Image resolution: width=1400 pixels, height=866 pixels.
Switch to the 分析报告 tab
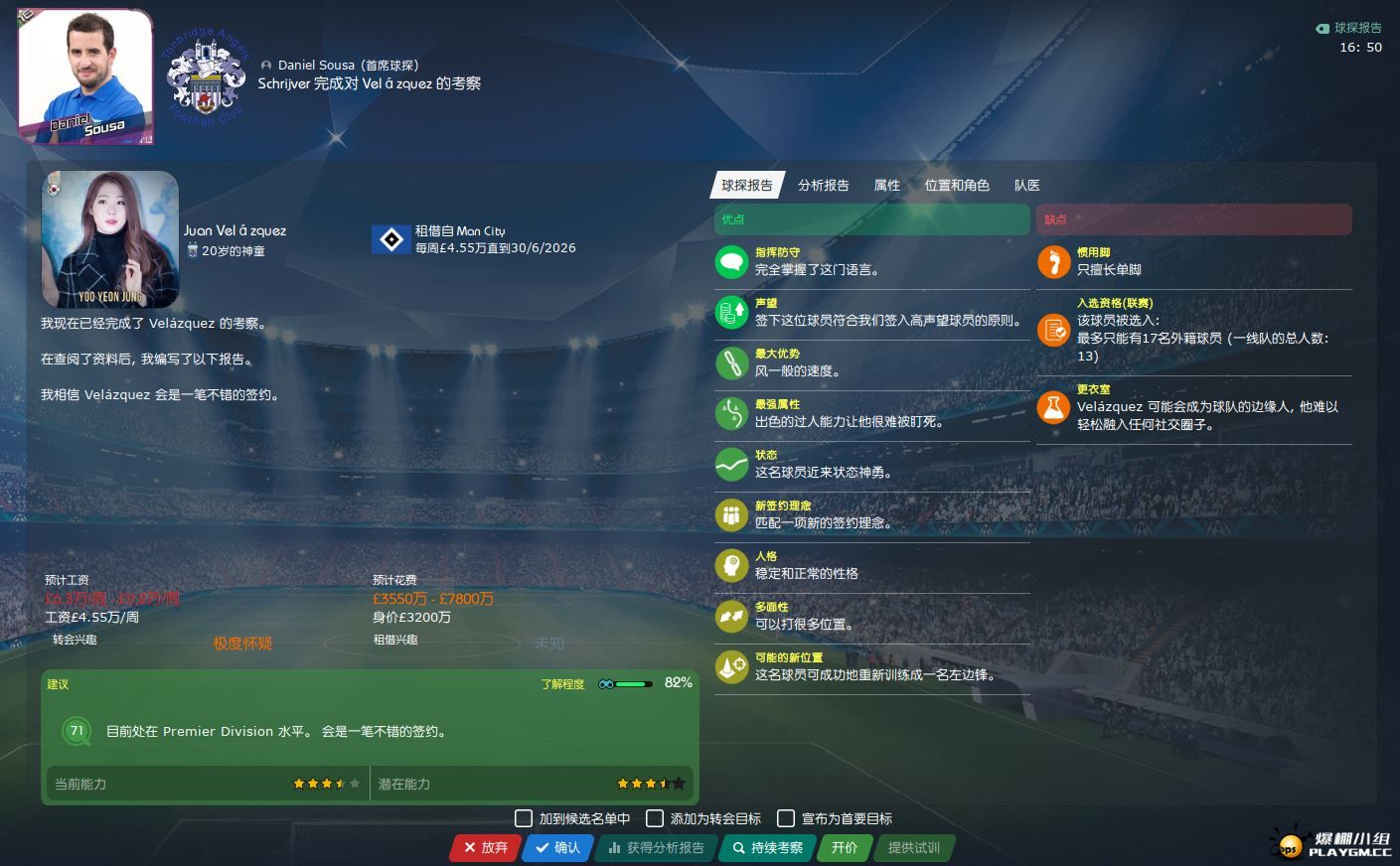(x=823, y=186)
